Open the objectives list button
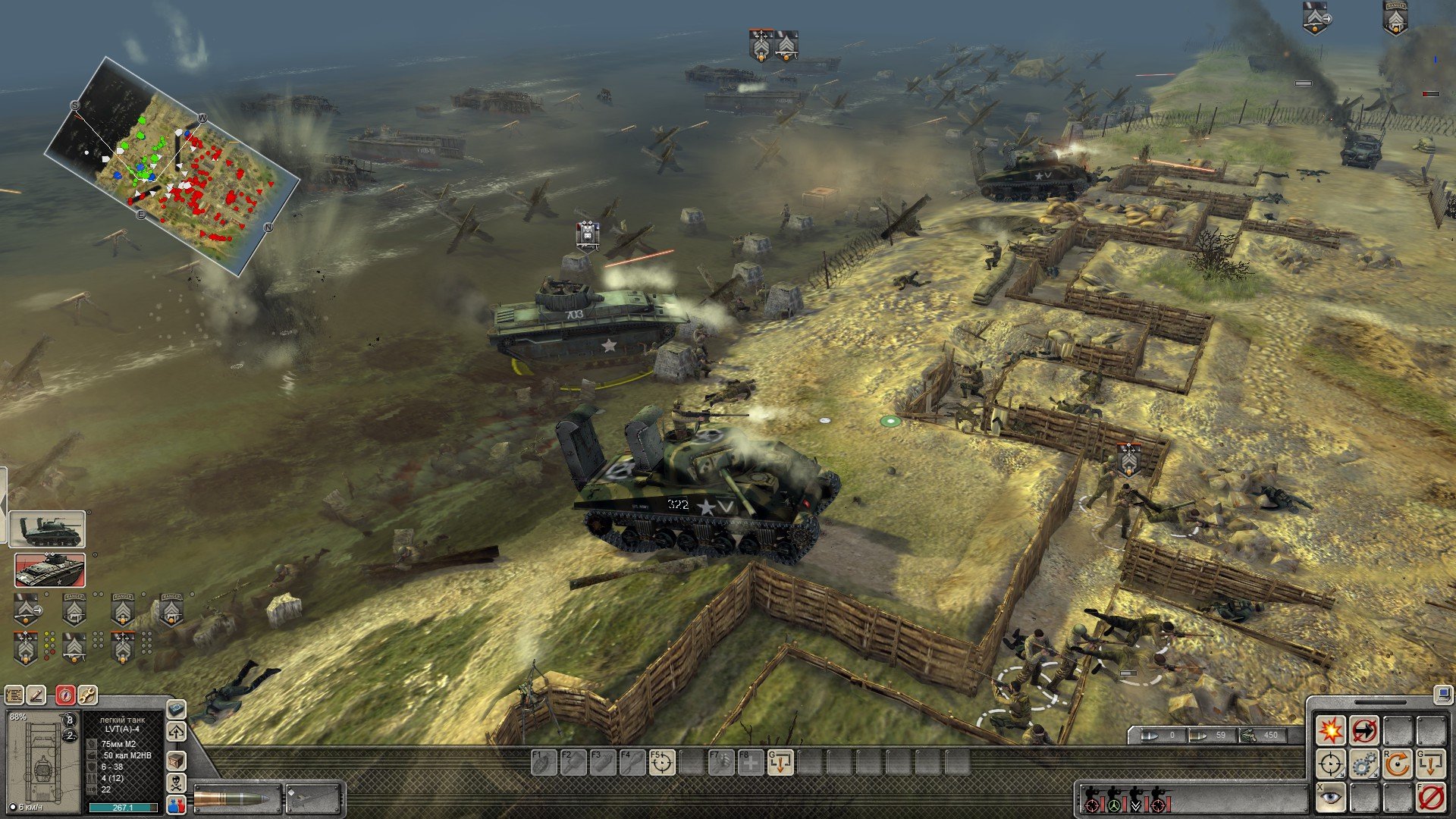1456x819 pixels. tap(14, 695)
